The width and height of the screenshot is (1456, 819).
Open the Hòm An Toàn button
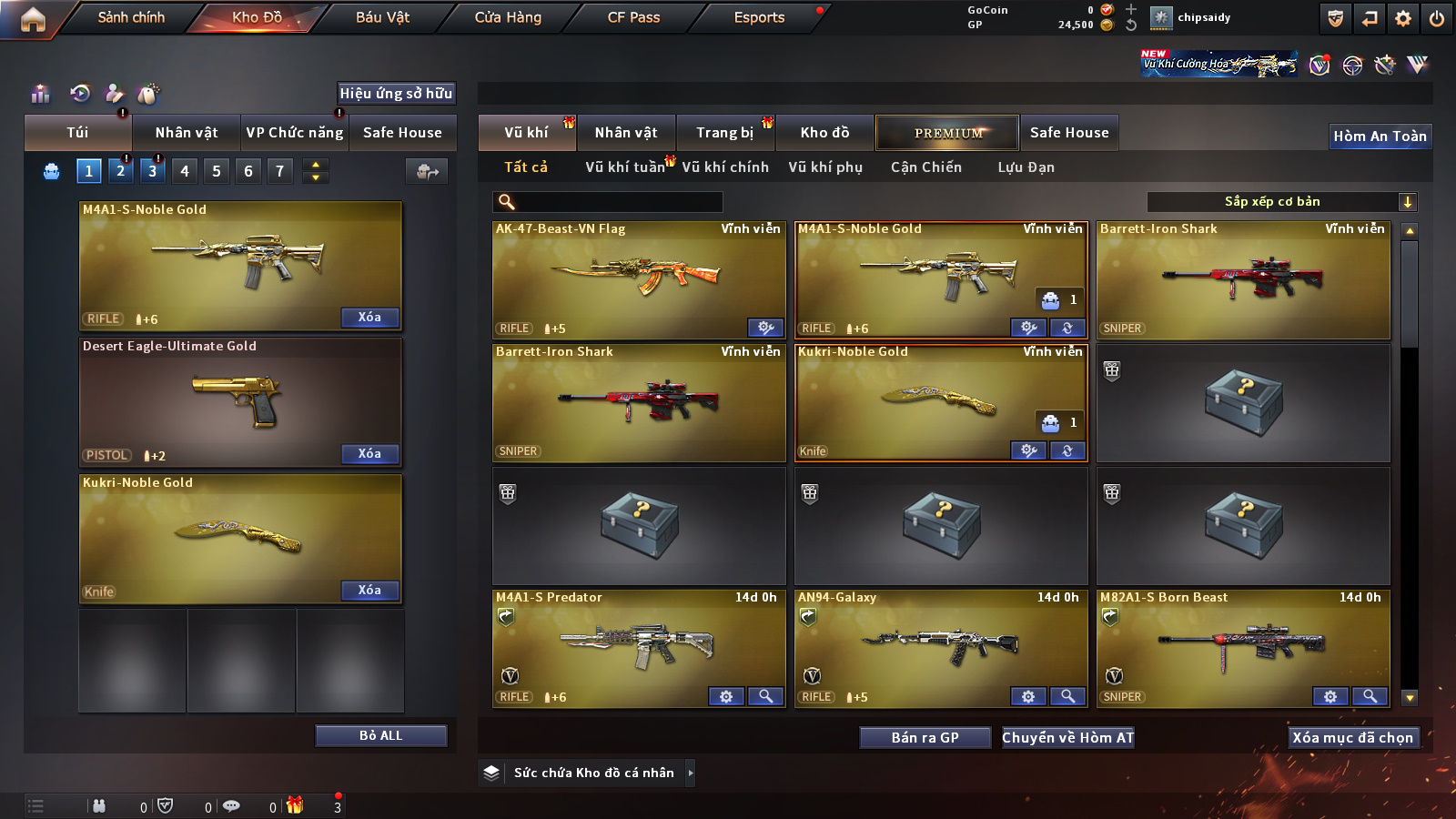(1380, 136)
